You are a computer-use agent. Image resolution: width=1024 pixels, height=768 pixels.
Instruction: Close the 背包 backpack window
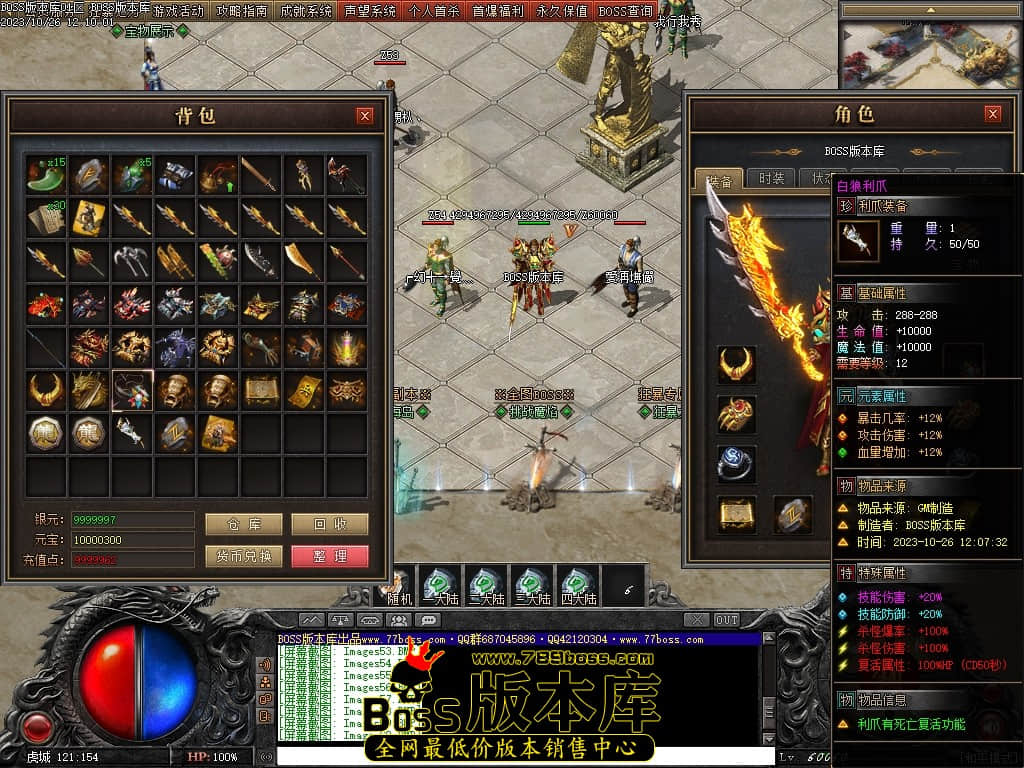click(x=365, y=115)
